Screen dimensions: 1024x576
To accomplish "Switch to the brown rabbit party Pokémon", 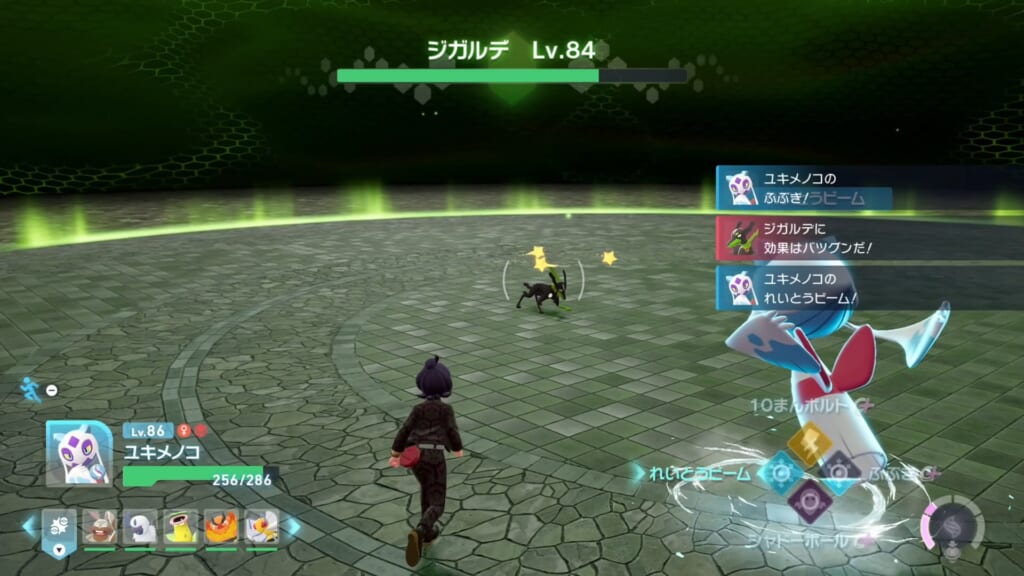I will [x=100, y=525].
